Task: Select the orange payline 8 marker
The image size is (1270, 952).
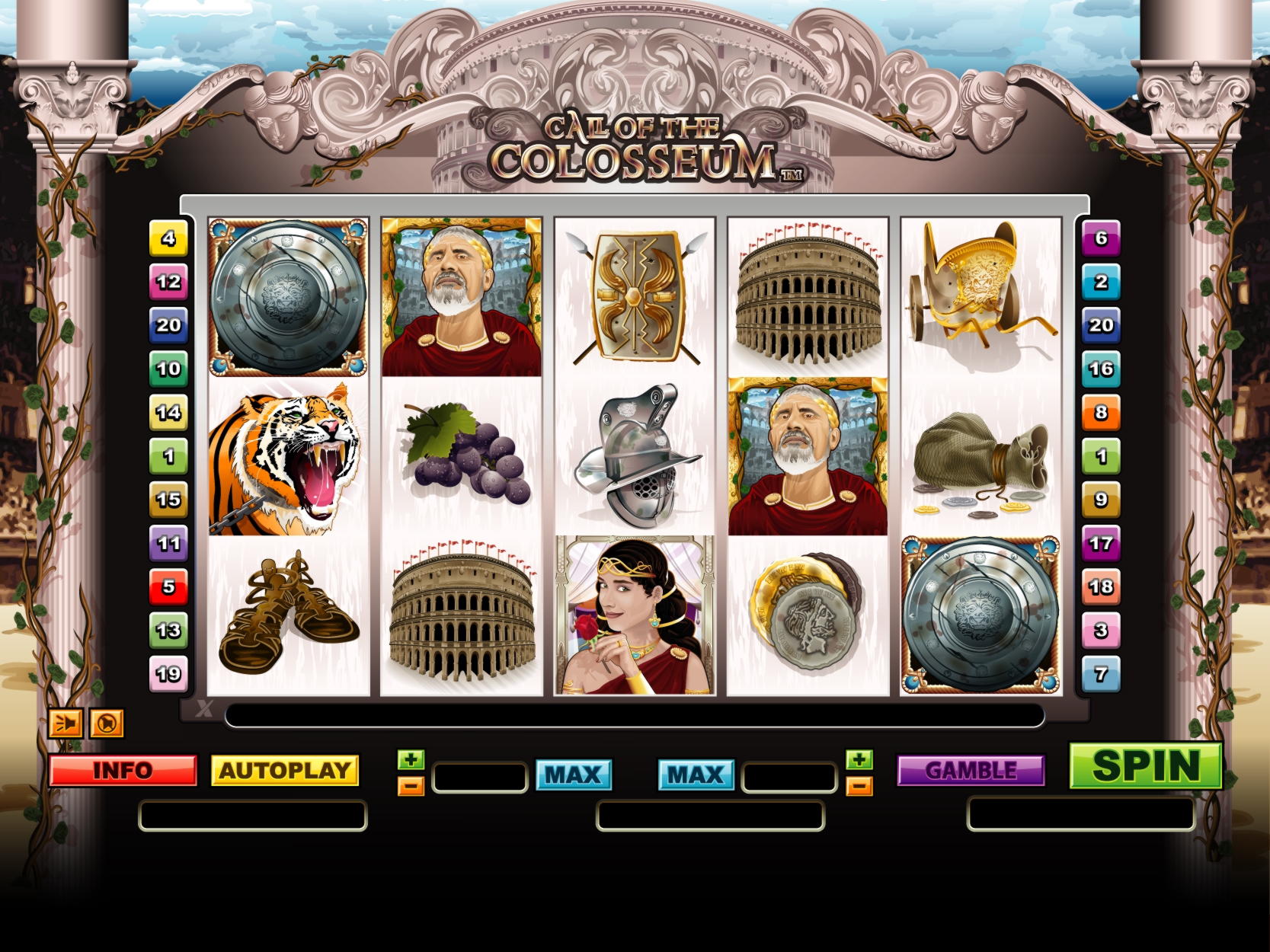Action: [x=1101, y=413]
